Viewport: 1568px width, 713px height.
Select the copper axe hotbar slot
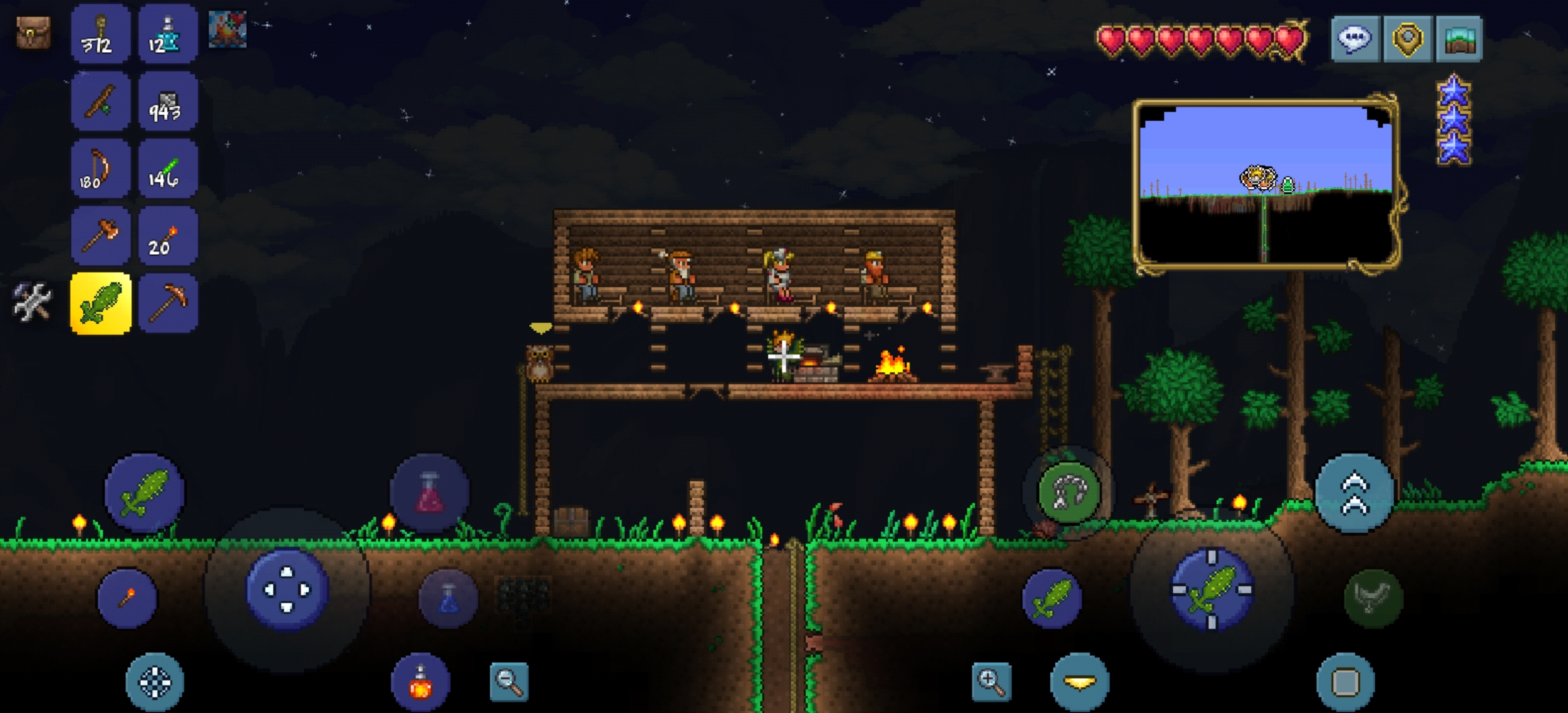point(100,236)
